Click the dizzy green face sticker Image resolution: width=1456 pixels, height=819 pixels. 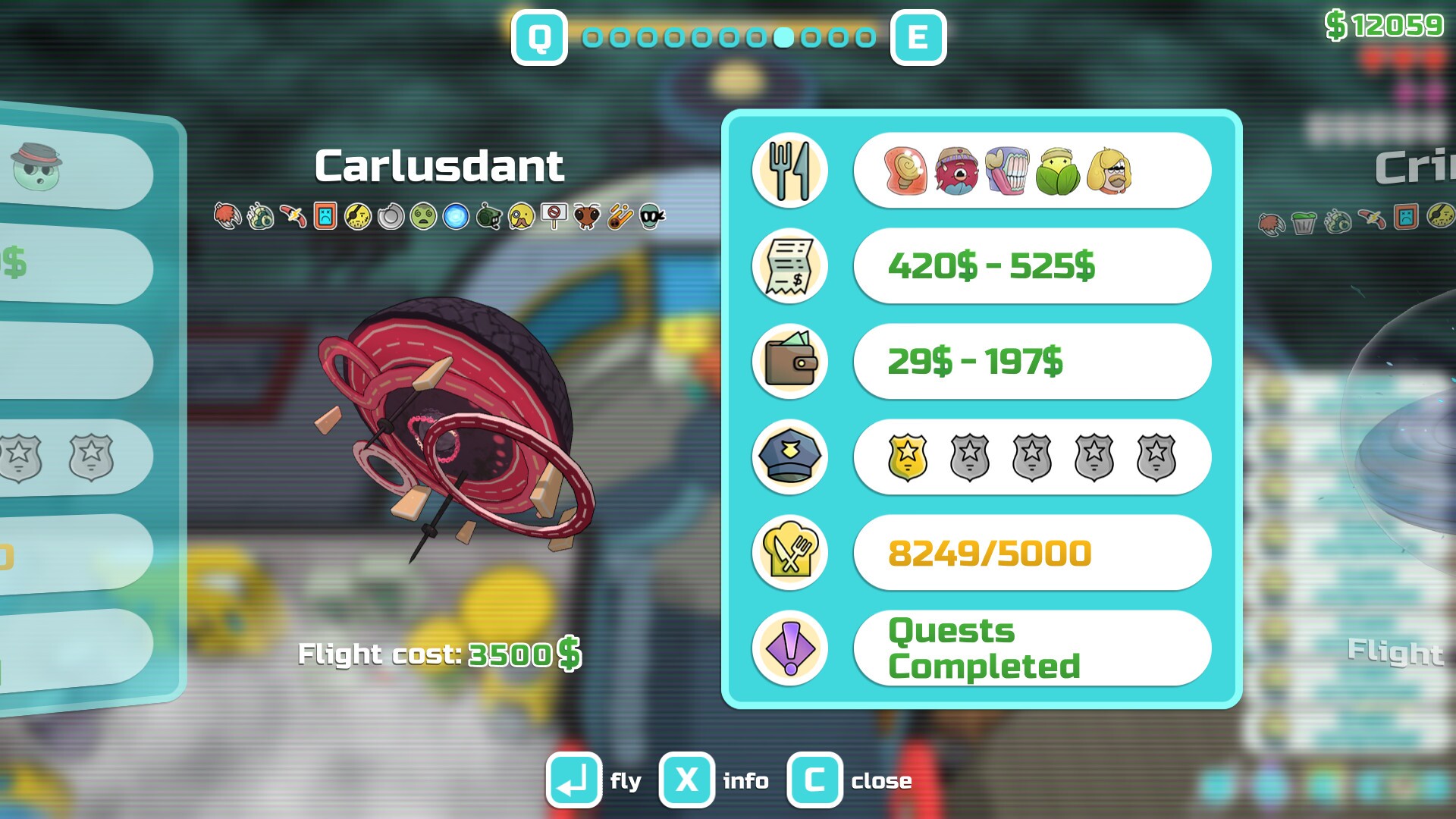click(x=422, y=216)
